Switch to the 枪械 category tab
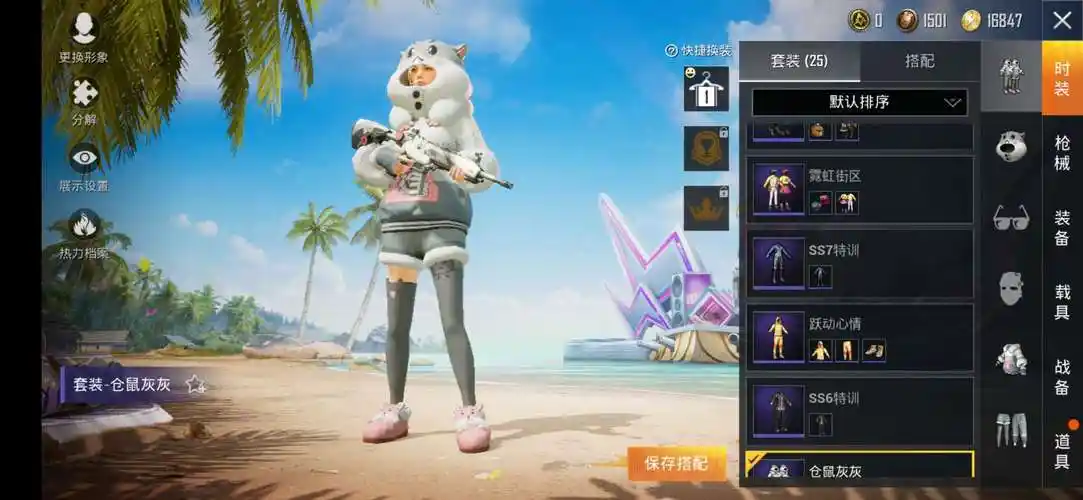 (1062, 152)
